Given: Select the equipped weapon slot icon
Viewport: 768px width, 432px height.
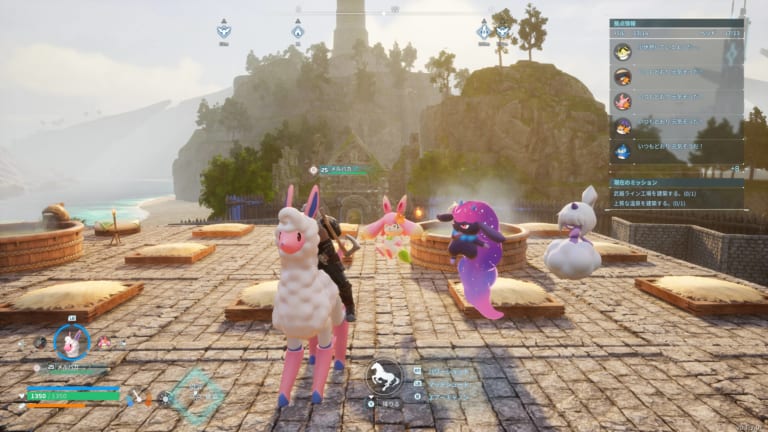Looking at the screenshot, I should (138, 396).
